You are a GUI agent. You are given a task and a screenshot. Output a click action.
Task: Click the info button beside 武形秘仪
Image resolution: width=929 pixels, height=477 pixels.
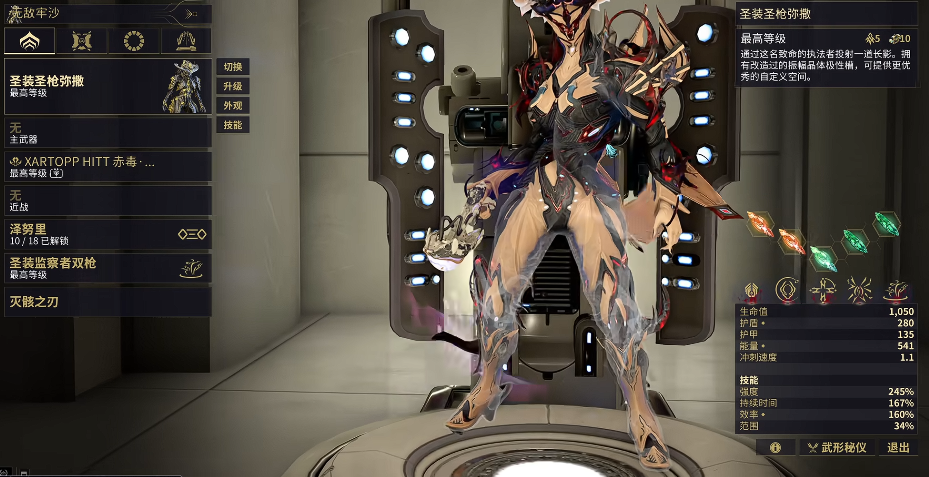pyautogui.click(x=775, y=448)
